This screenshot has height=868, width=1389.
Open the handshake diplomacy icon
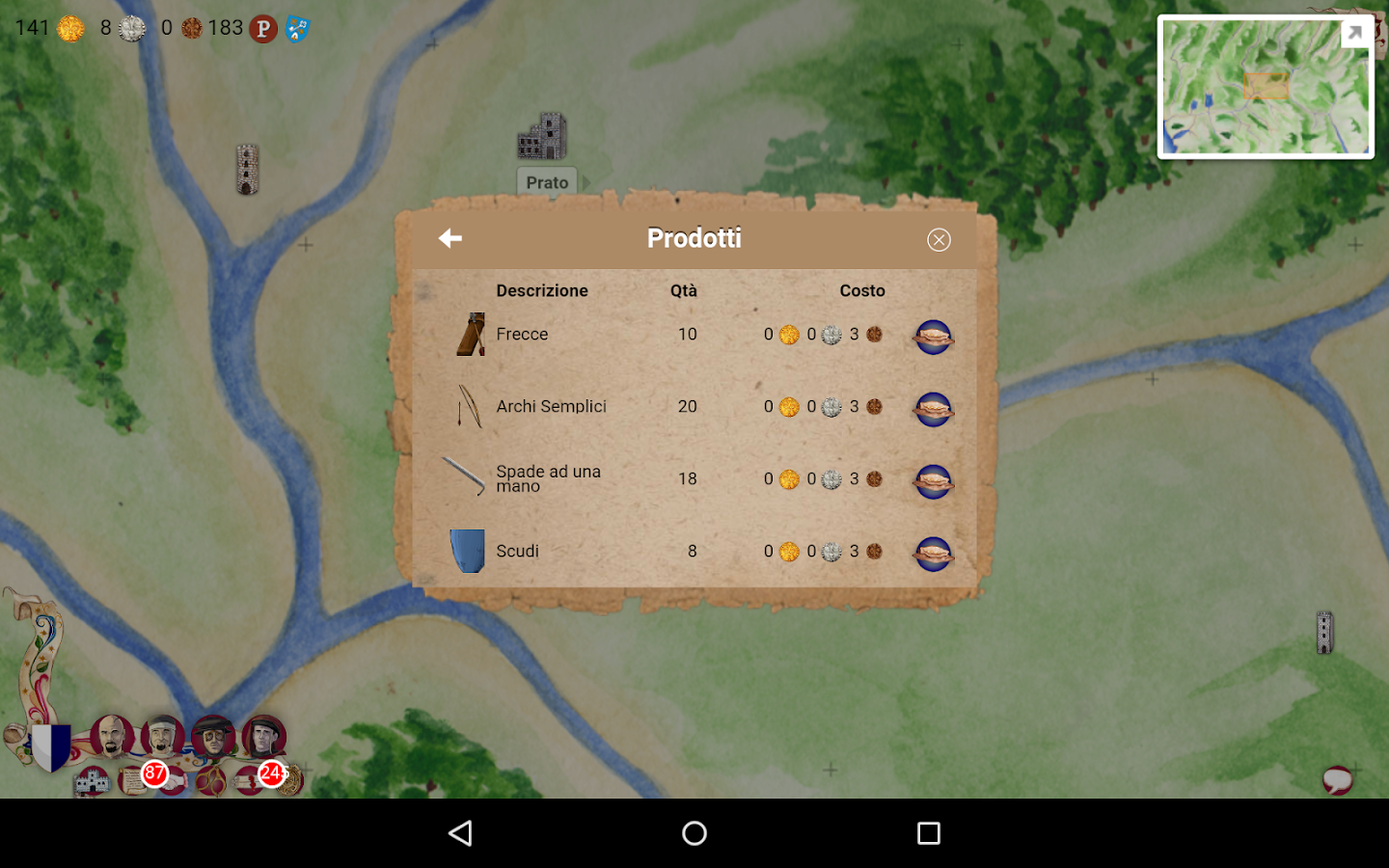point(174,781)
